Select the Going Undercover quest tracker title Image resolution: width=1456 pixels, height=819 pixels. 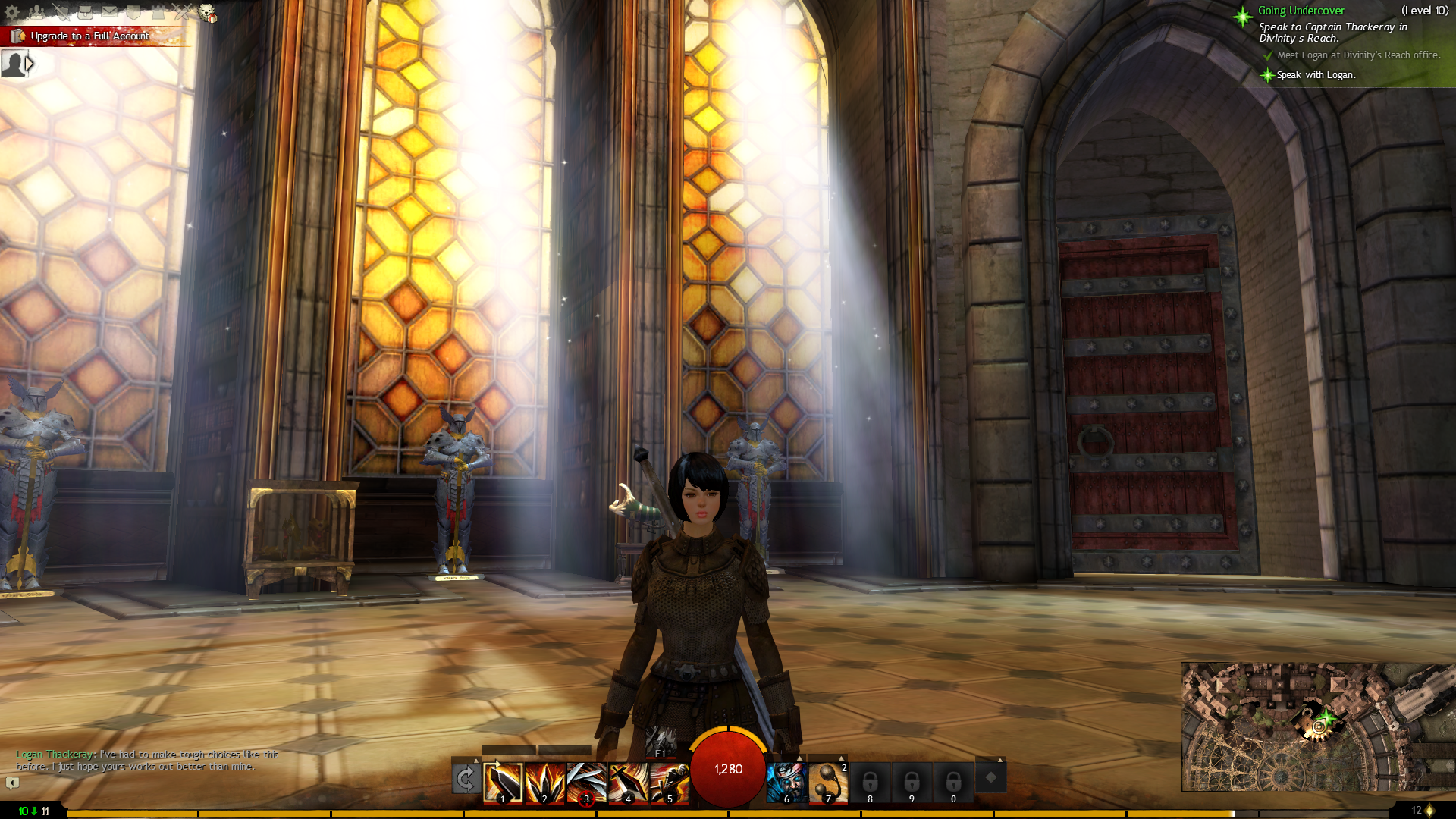[x=1301, y=11]
